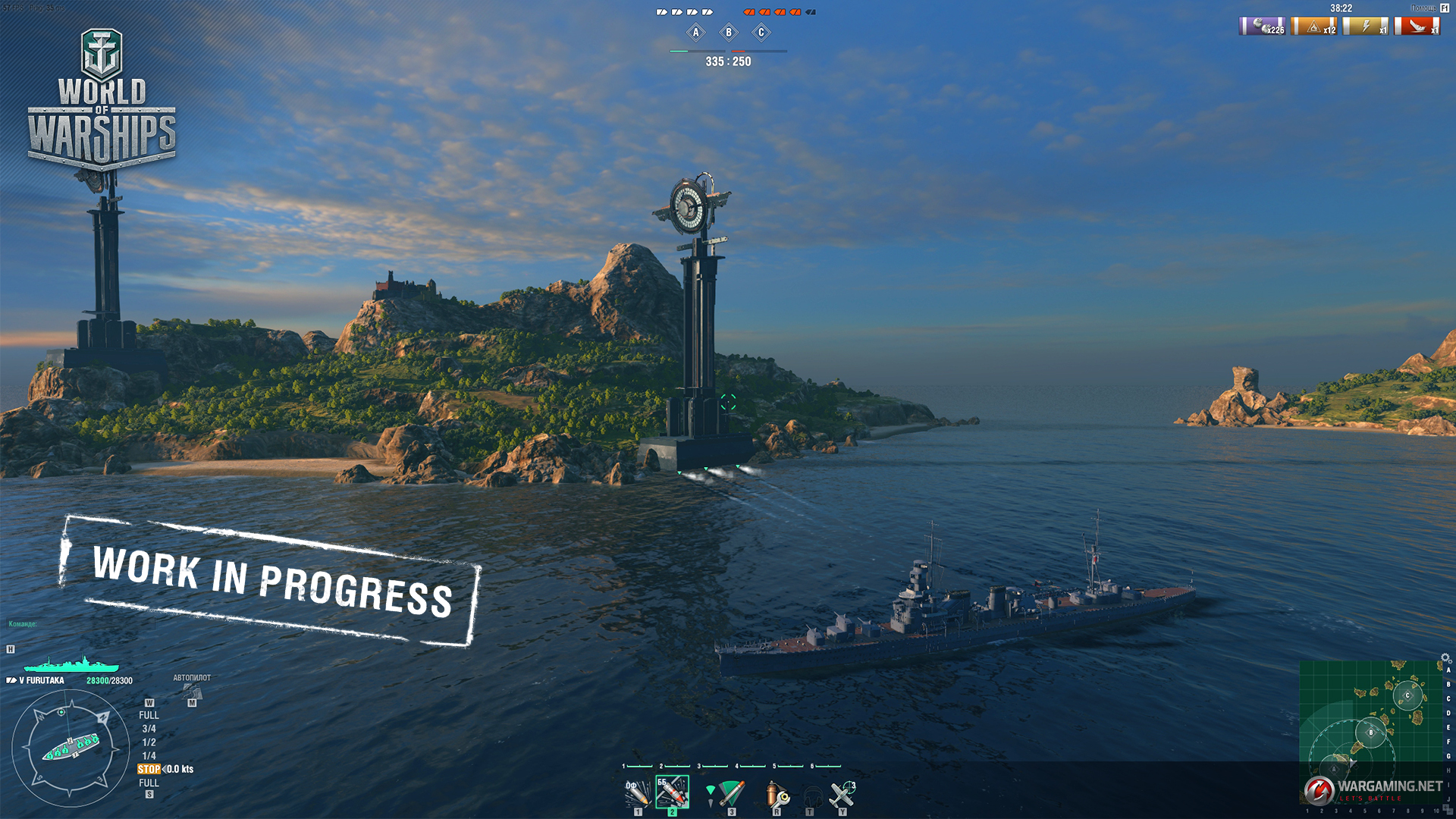Click capture point A marker
This screenshot has height=819, width=1456.
pos(695,33)
